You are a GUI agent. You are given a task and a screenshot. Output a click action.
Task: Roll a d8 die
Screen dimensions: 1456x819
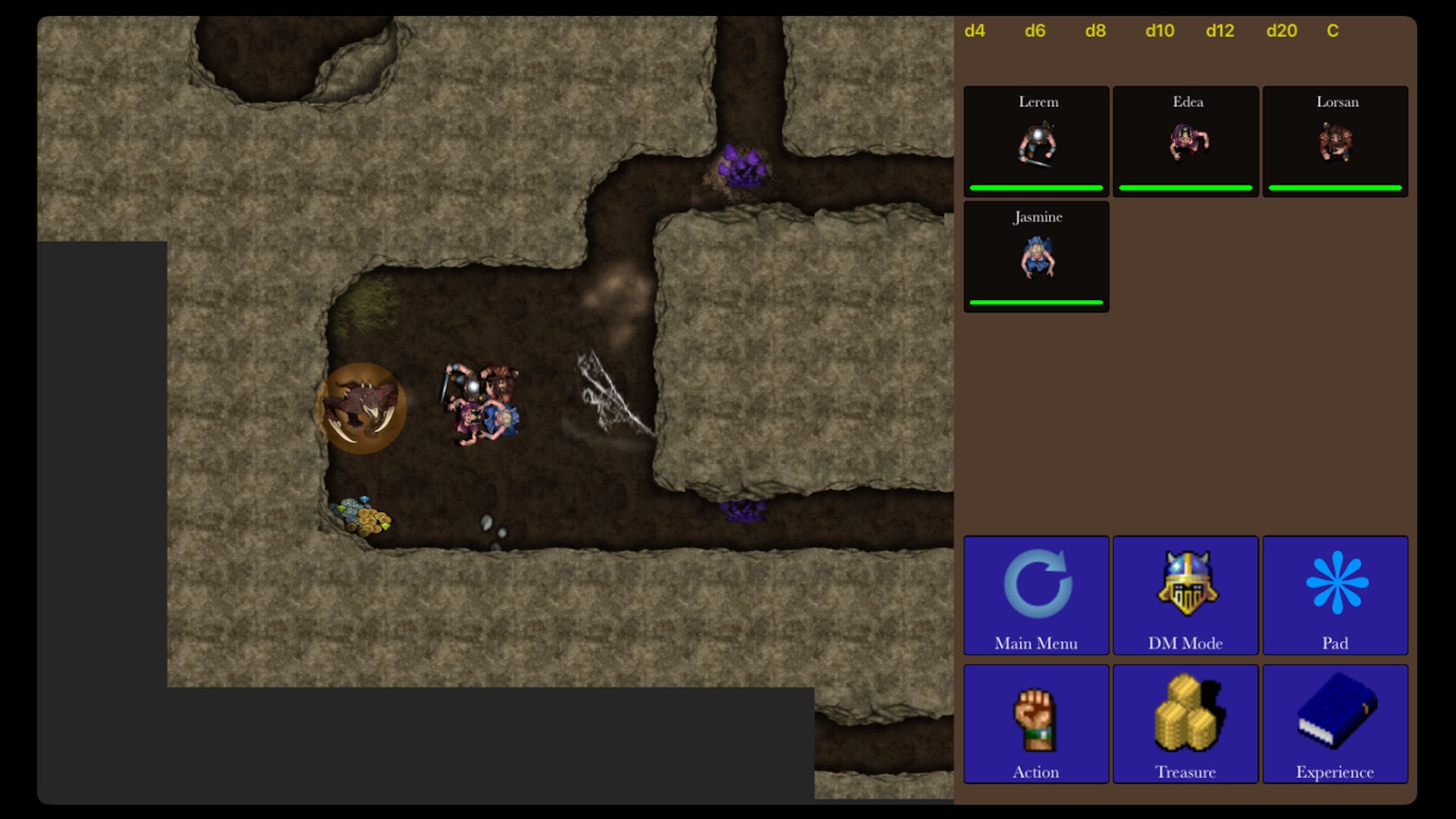coord(1095,32)
